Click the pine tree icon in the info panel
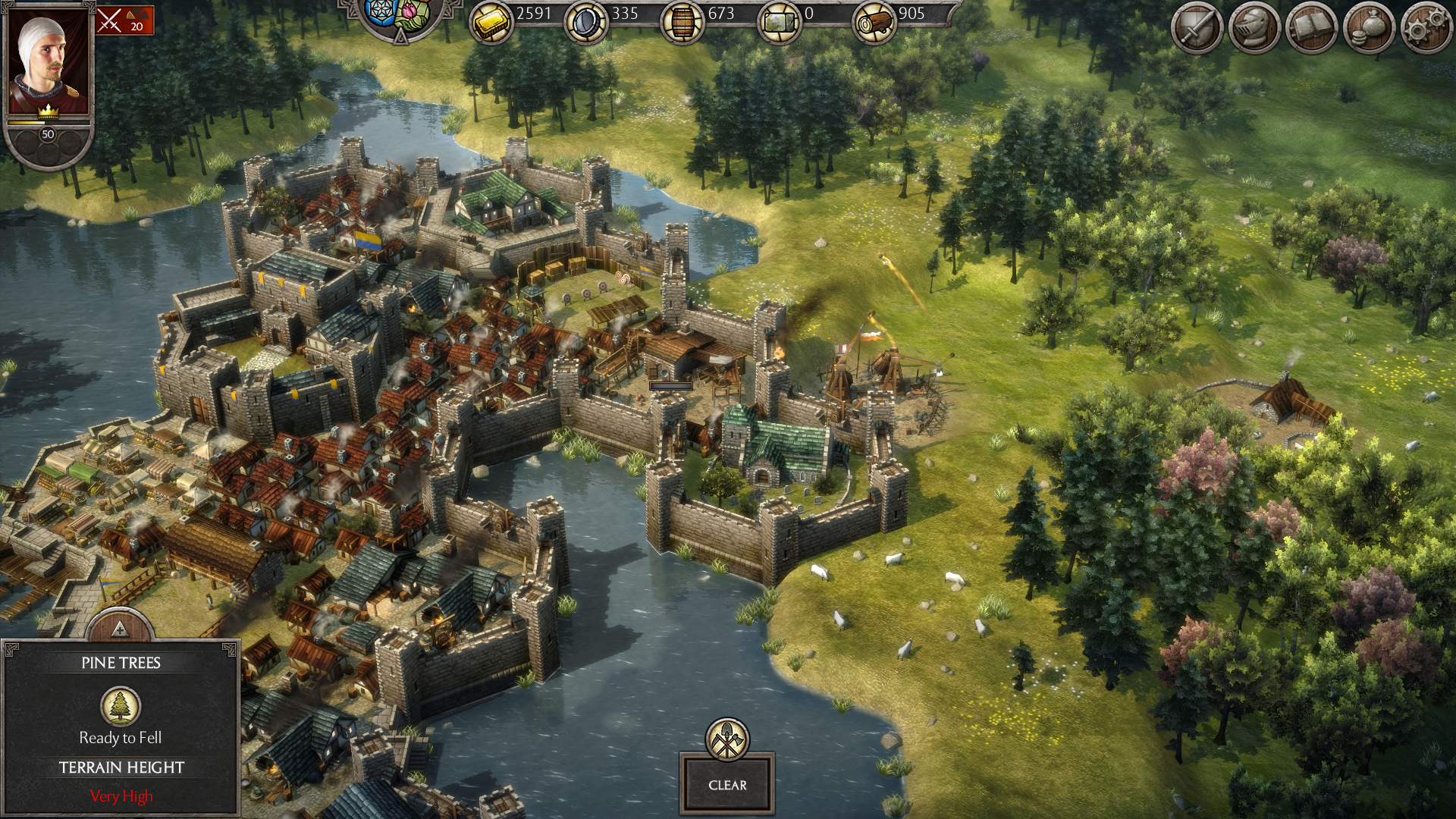 click(121, 706)
